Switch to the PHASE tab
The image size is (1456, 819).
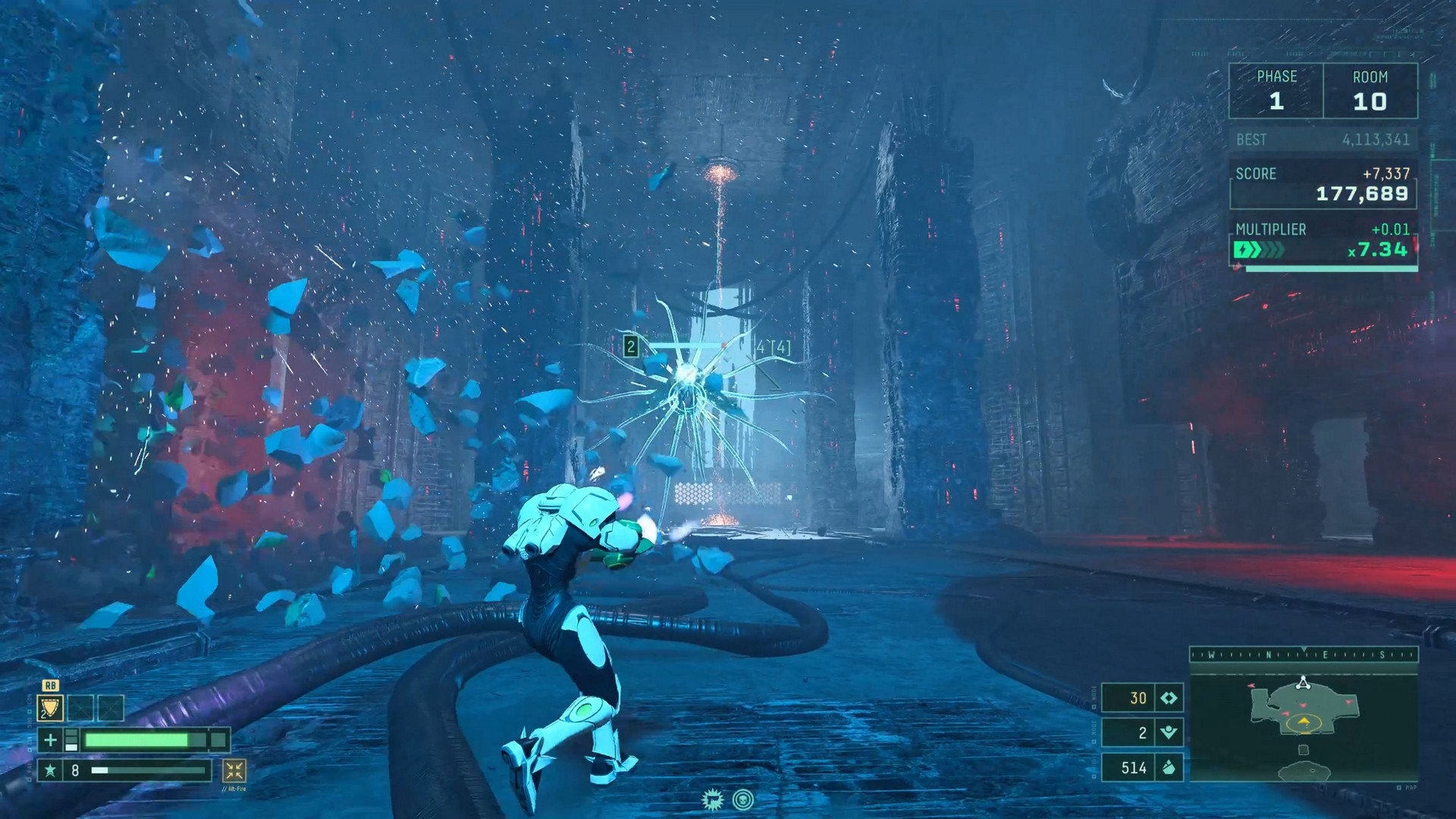point(1278,91)
